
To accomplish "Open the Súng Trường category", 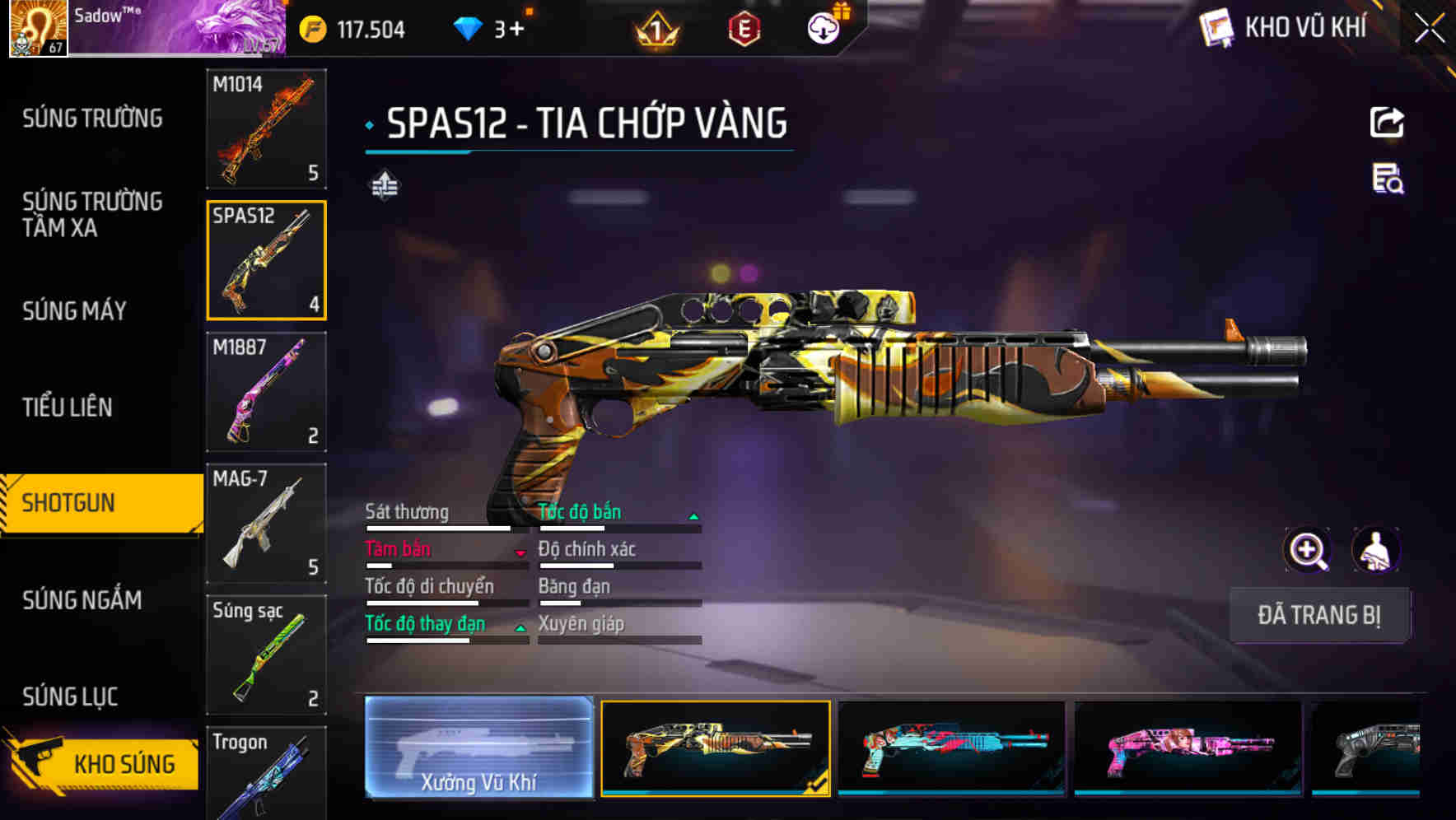I will [92, 119].
